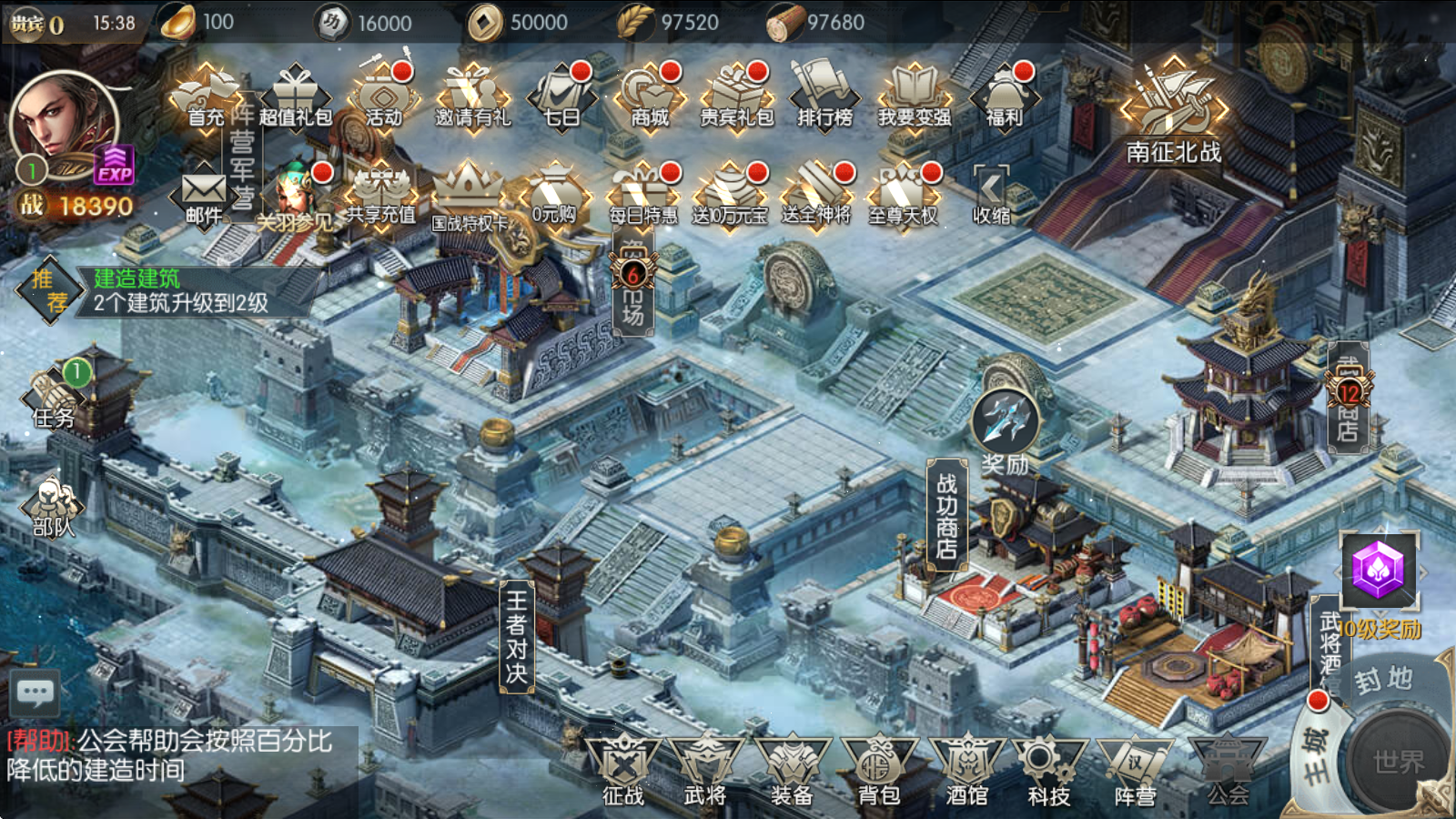This screenshot has width=1456, height=819.
Task: Open the chat bubble window
Action: [35, 694]
